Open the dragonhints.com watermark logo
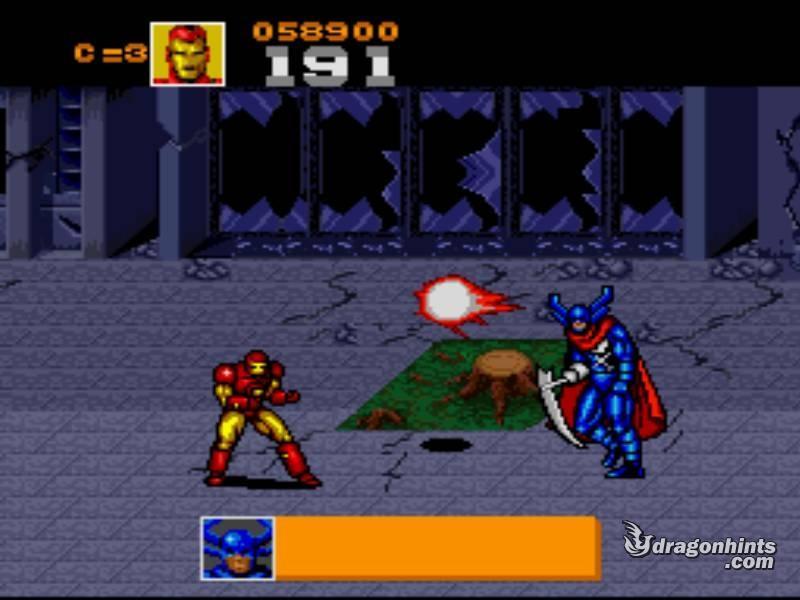The height and width of the screenshot is (600, 800). [x=698, y=546]
